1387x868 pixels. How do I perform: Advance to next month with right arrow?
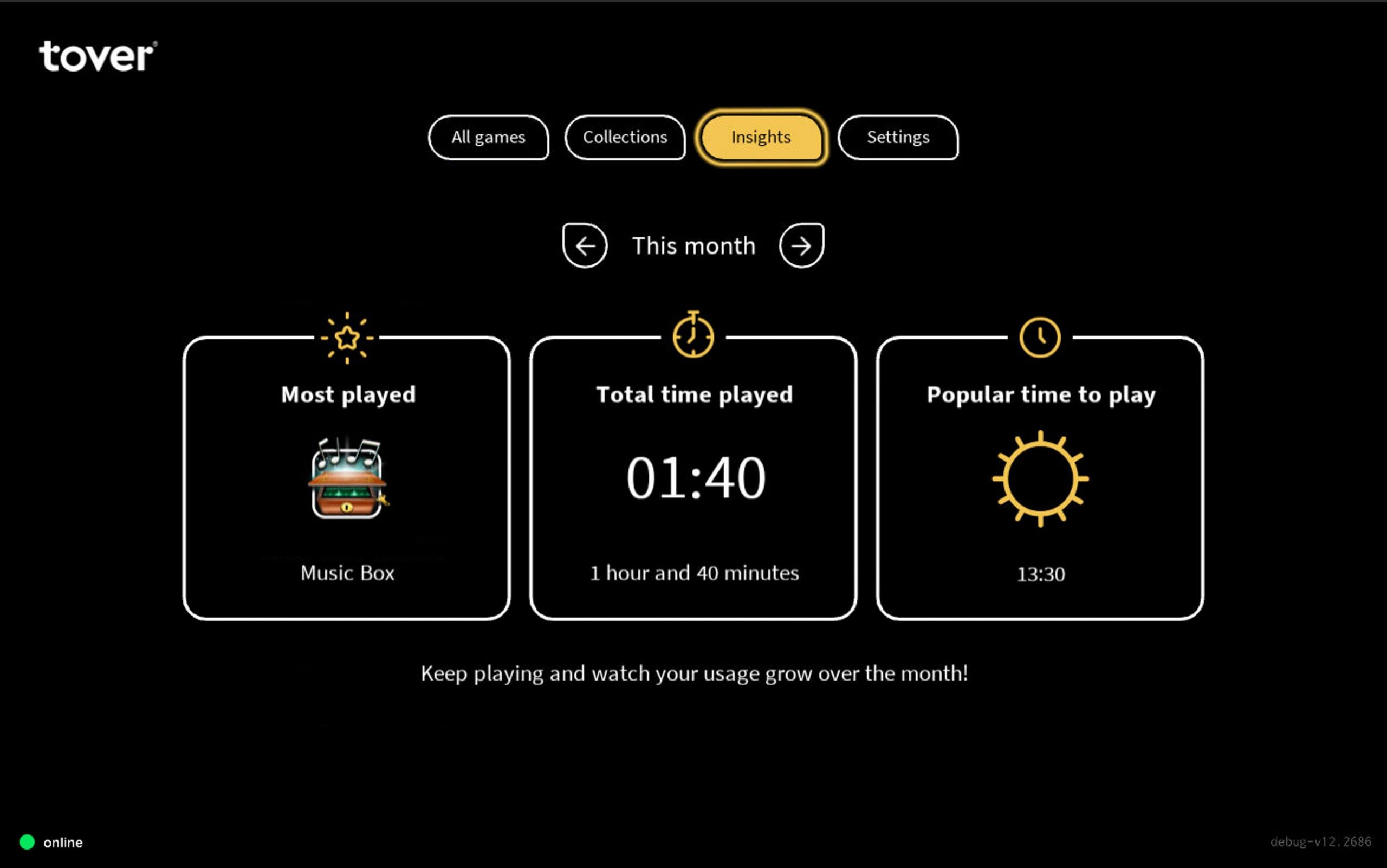pos(801,245)
